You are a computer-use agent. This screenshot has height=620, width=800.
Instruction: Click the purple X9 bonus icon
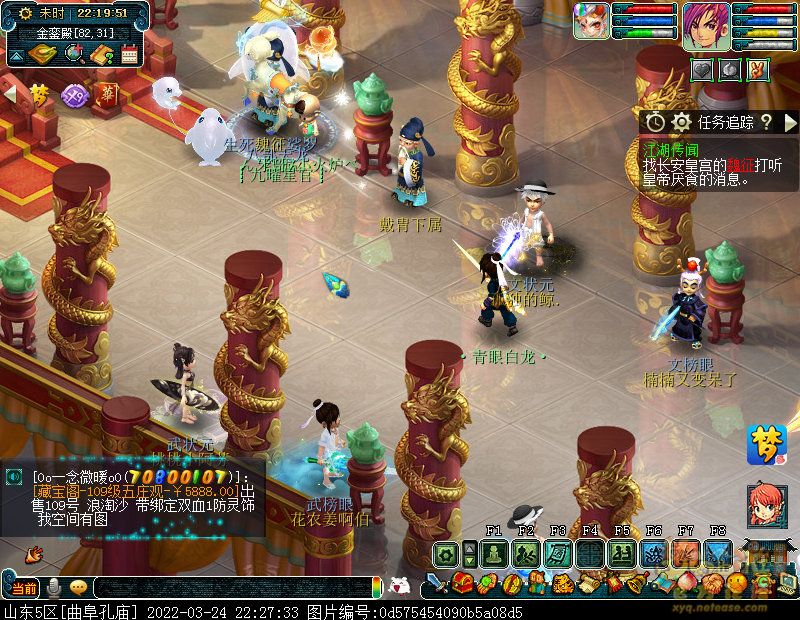74,95
